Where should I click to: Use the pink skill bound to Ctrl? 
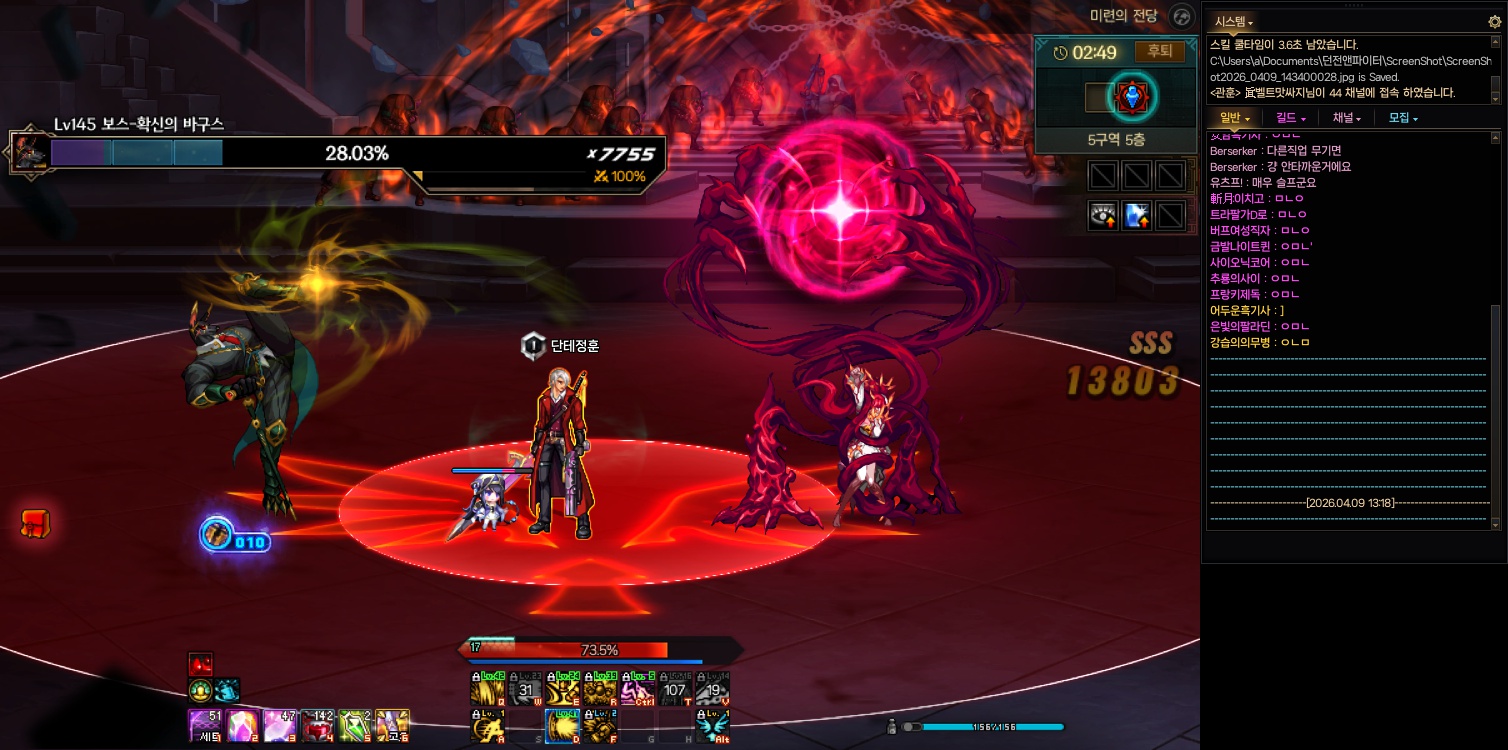638,690
